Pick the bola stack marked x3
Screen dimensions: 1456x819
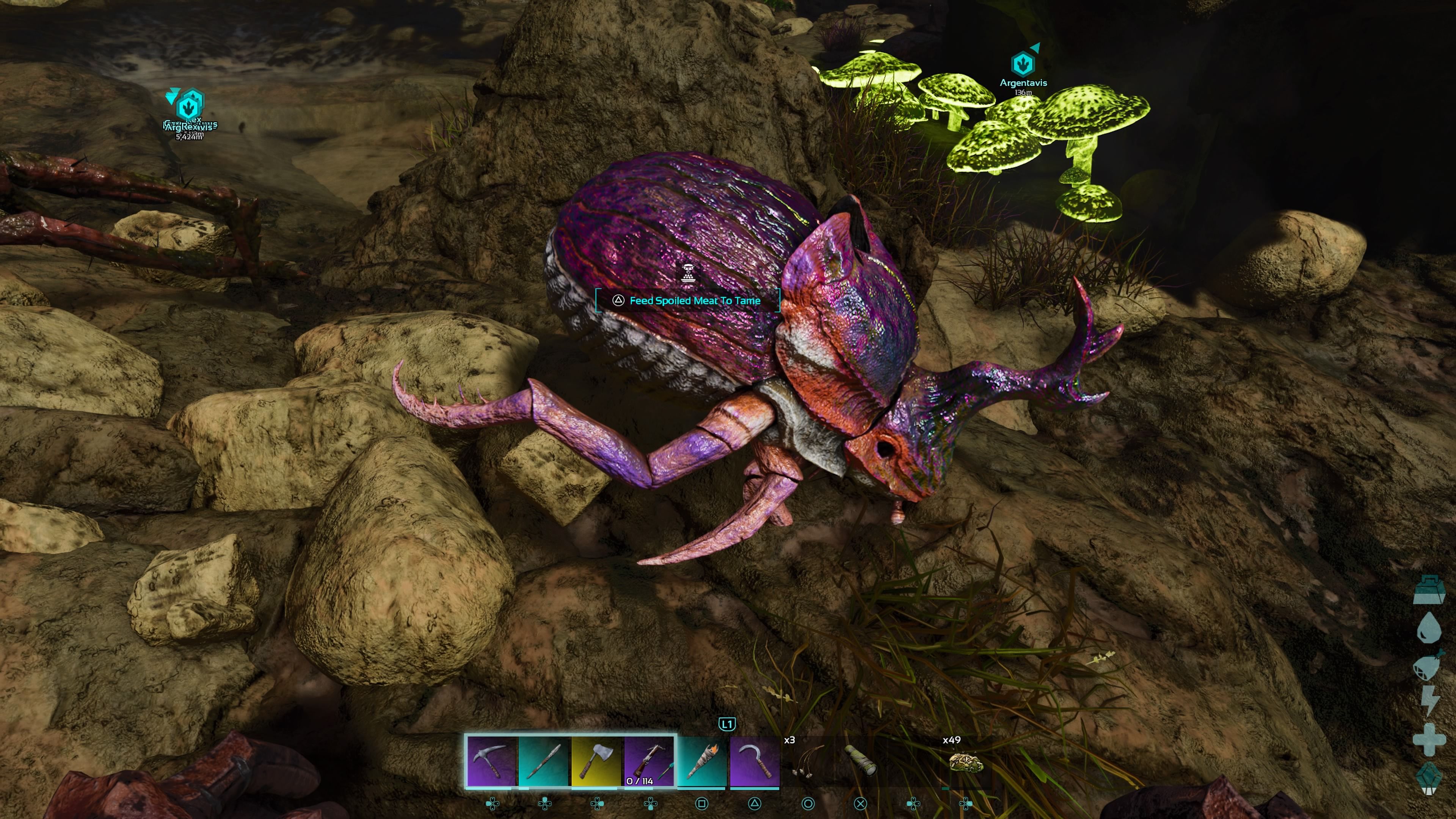(807, 761)
